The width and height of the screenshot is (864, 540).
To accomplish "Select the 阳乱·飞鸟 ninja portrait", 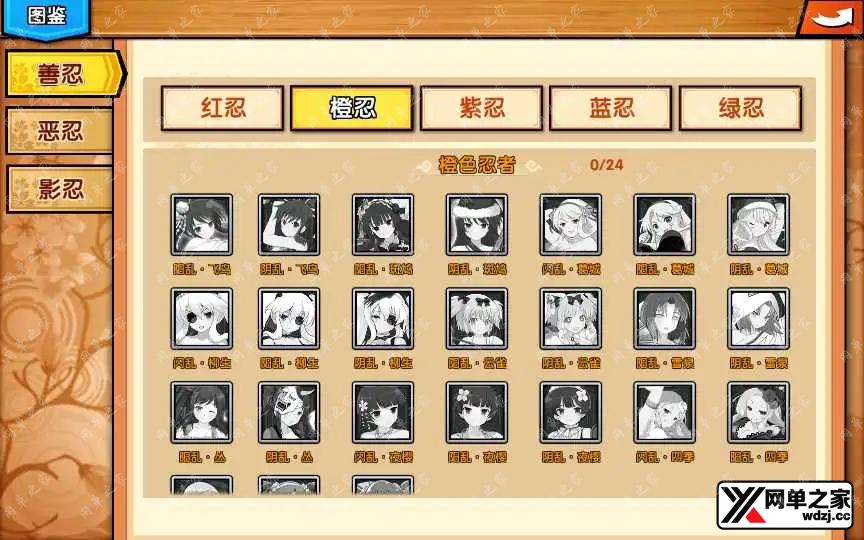I will click(202, 225).
